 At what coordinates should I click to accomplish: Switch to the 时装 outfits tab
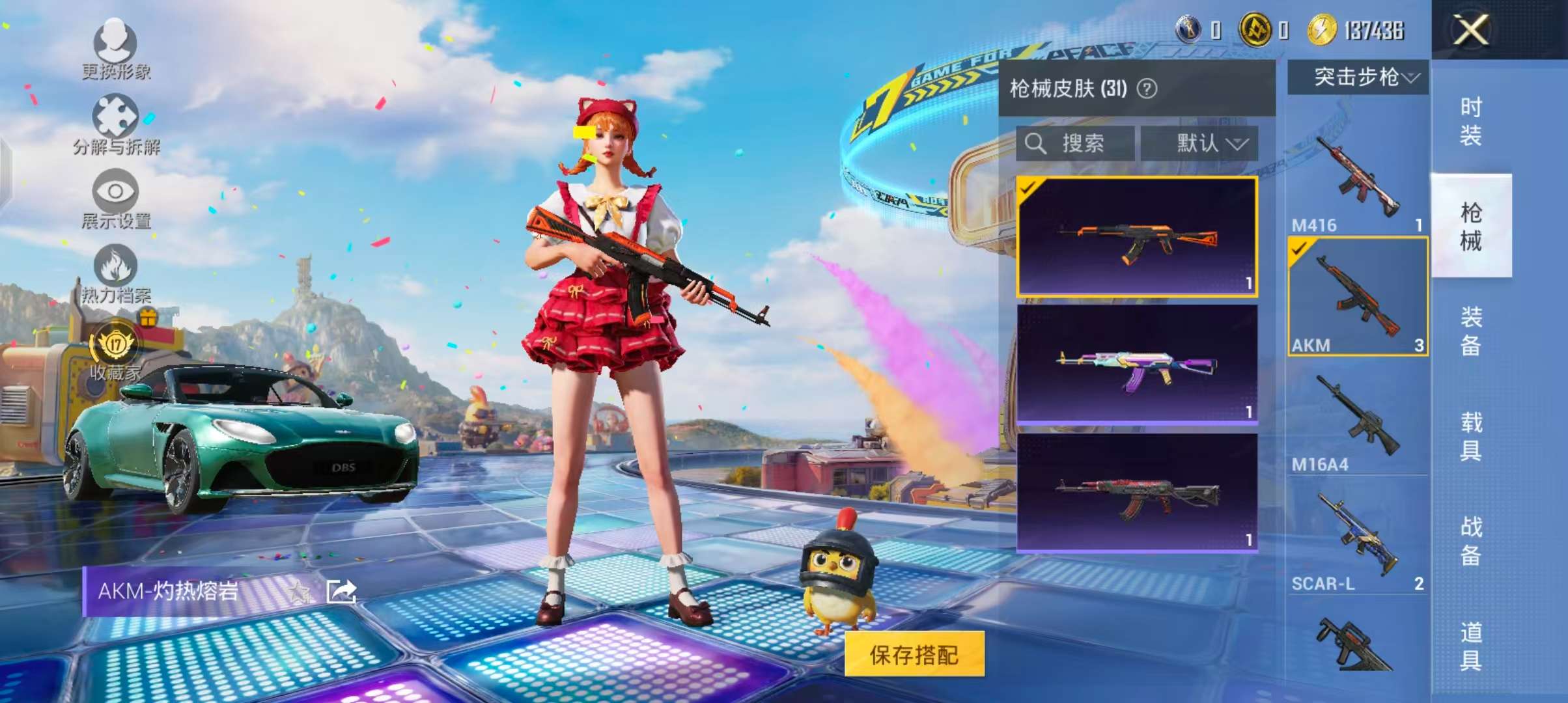click(1470, 121)
